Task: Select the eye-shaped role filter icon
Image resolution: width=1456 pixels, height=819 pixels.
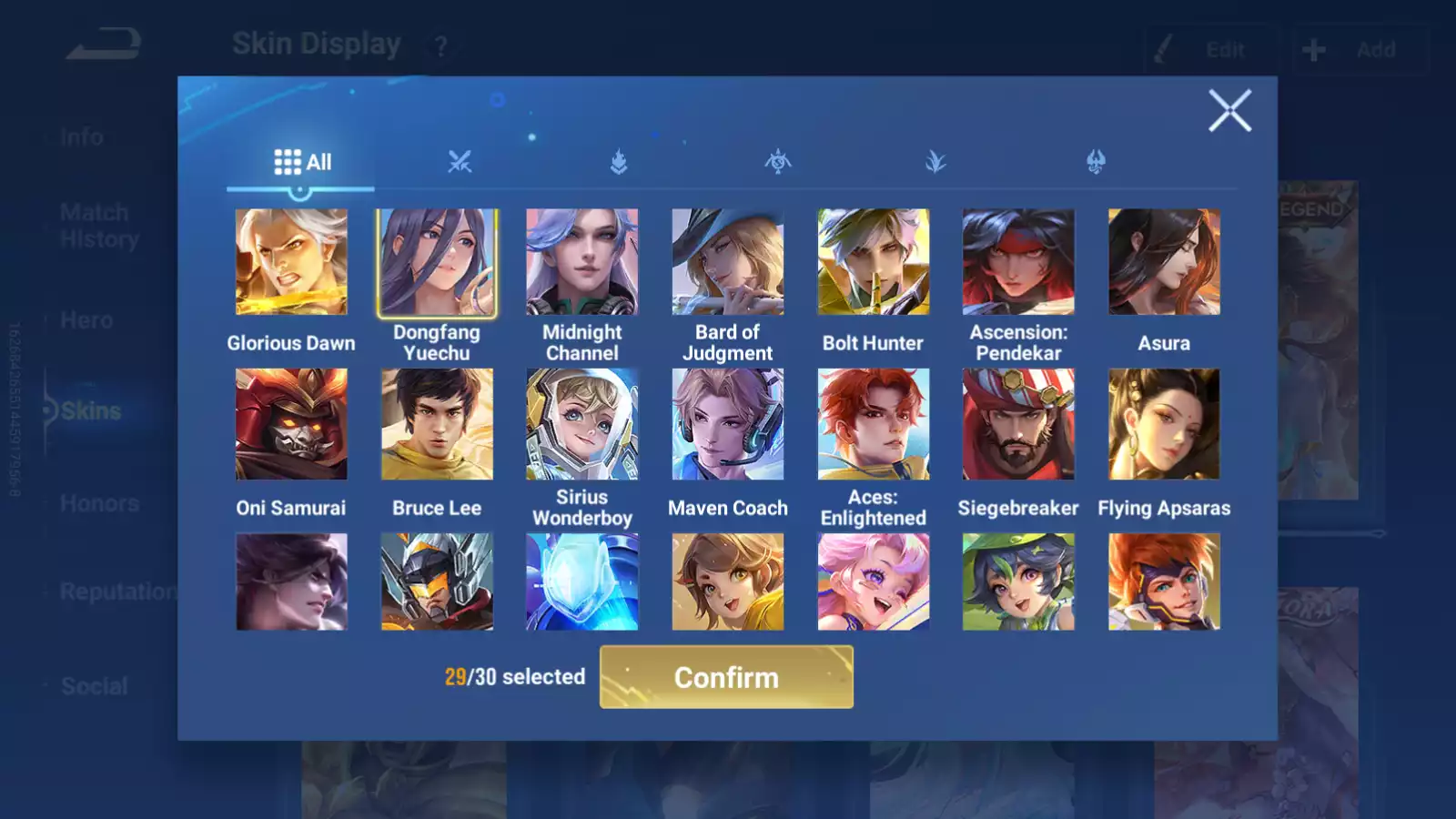Action: tap(777, 162)
